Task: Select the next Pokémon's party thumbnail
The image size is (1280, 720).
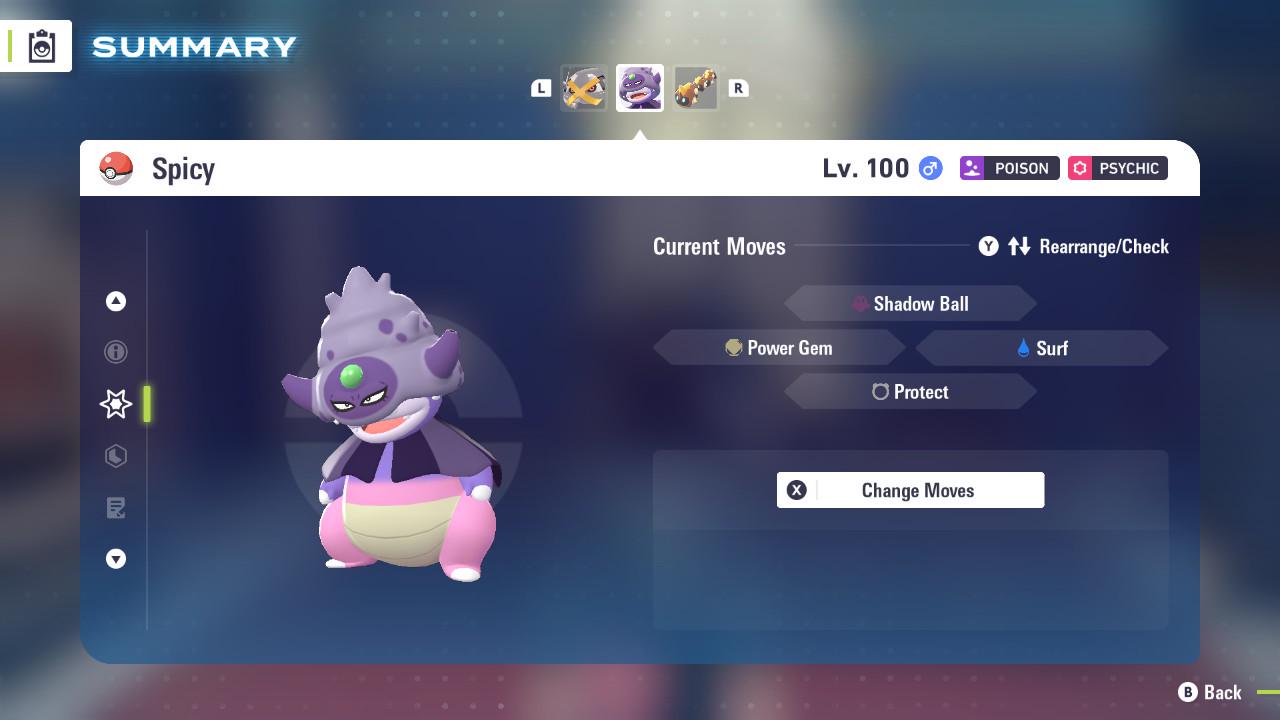Action: pyautogui.click(x=696, y=88)
